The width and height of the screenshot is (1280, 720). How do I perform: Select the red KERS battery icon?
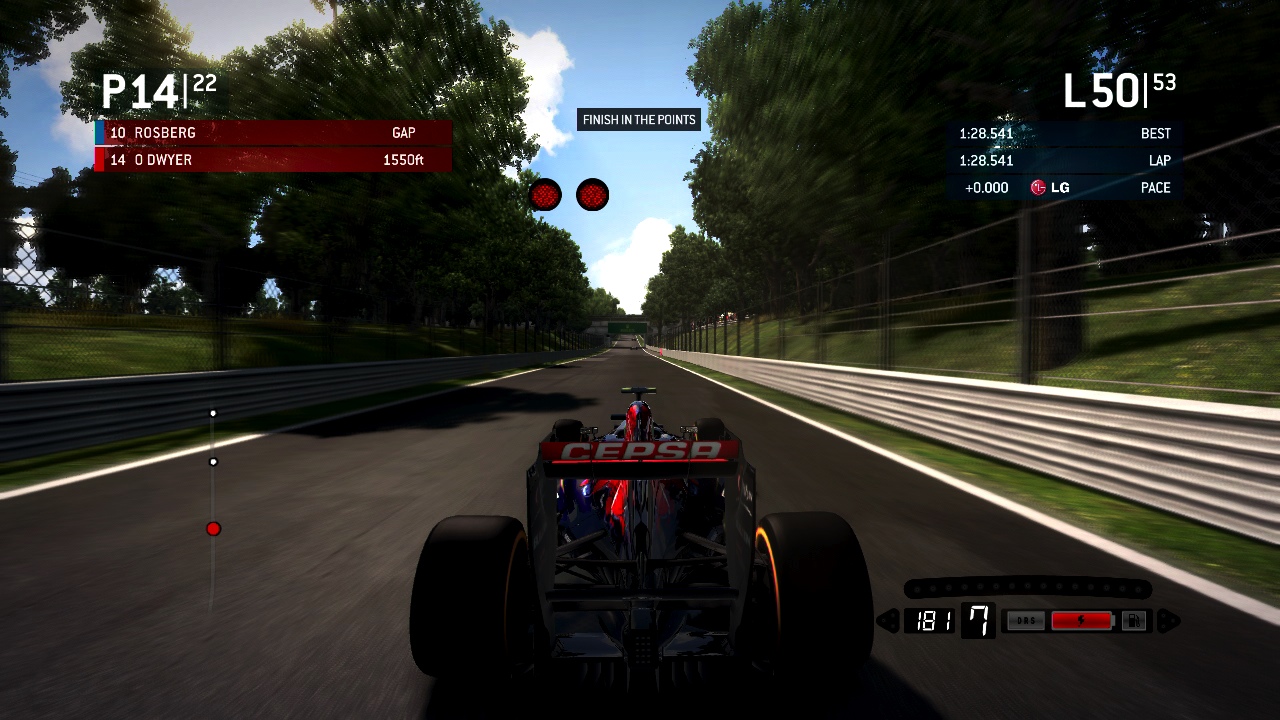(x=1084, y=619)
